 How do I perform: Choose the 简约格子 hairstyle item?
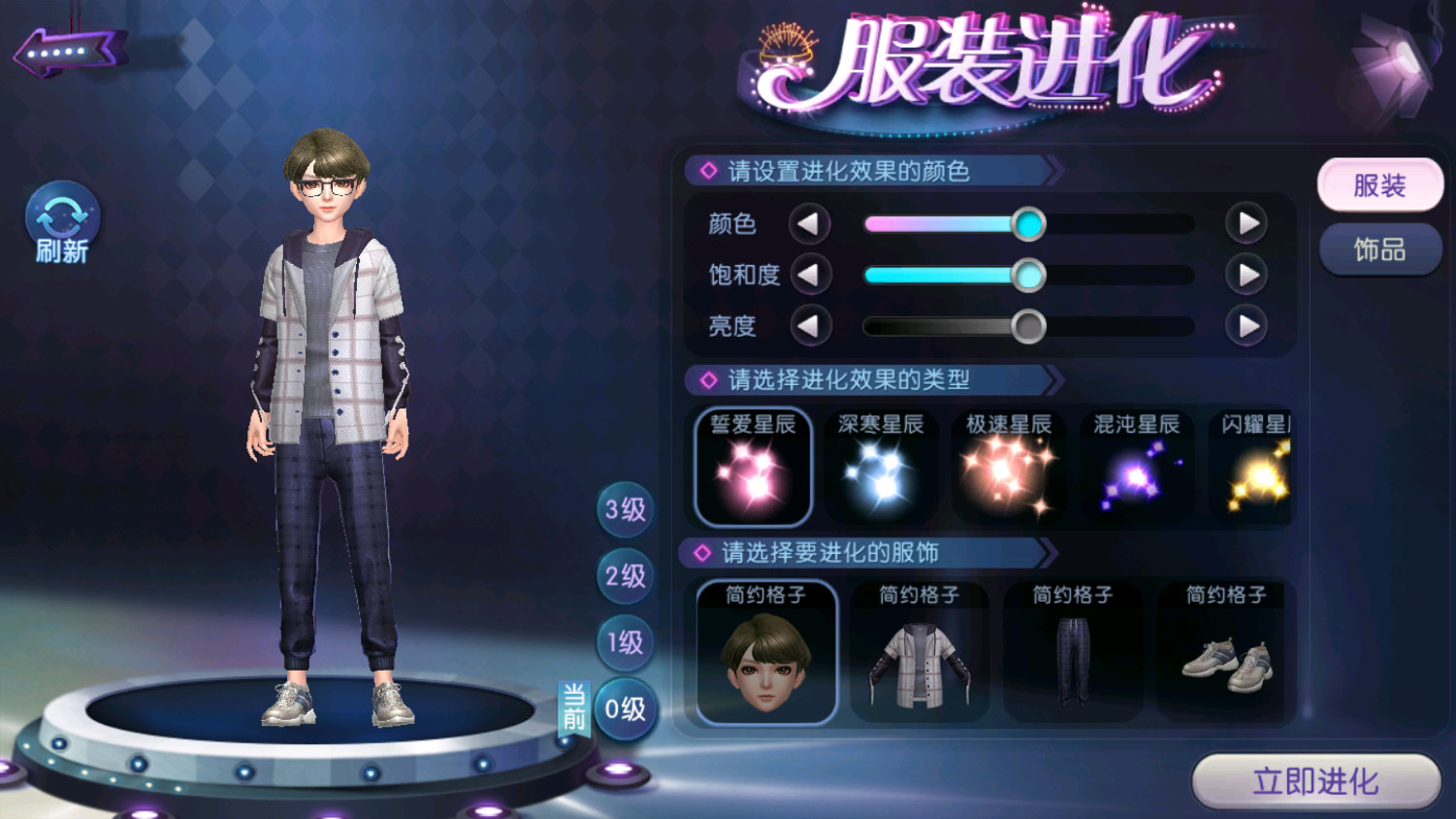[x=765, y=652]
